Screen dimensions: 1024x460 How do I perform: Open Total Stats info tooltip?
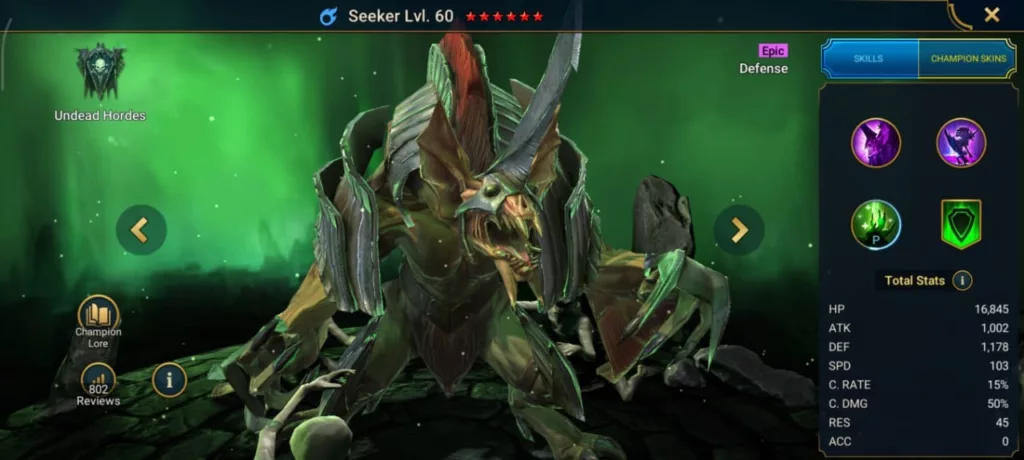(x=962, y=281)
